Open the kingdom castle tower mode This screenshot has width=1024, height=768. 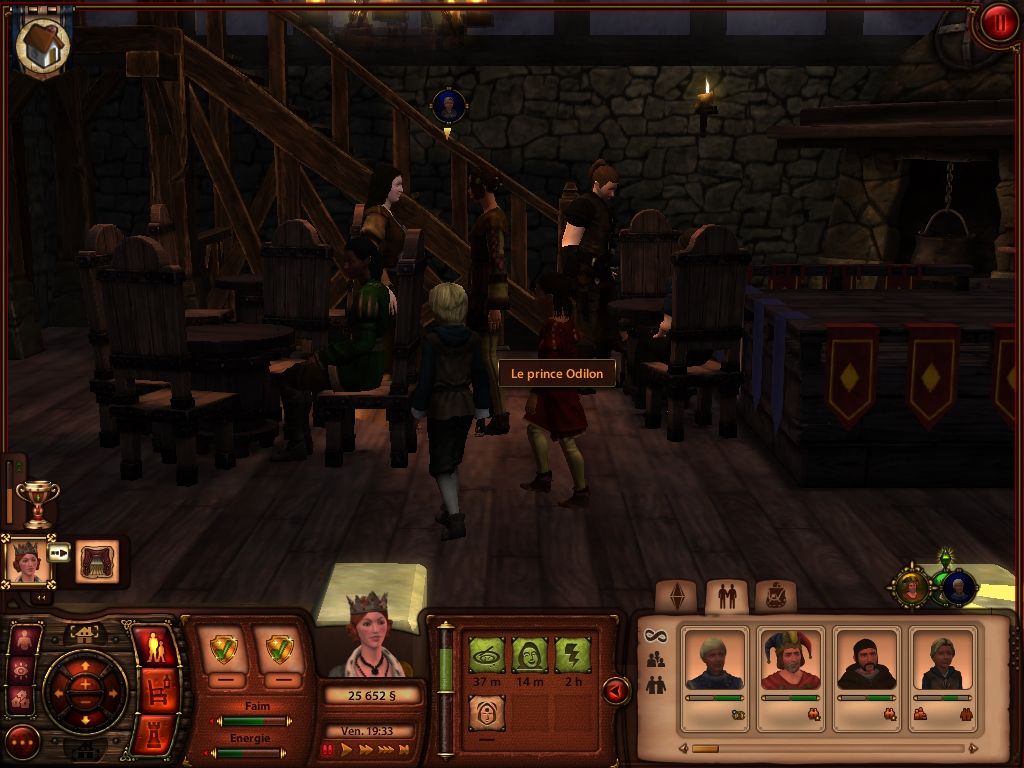[153, 733]
